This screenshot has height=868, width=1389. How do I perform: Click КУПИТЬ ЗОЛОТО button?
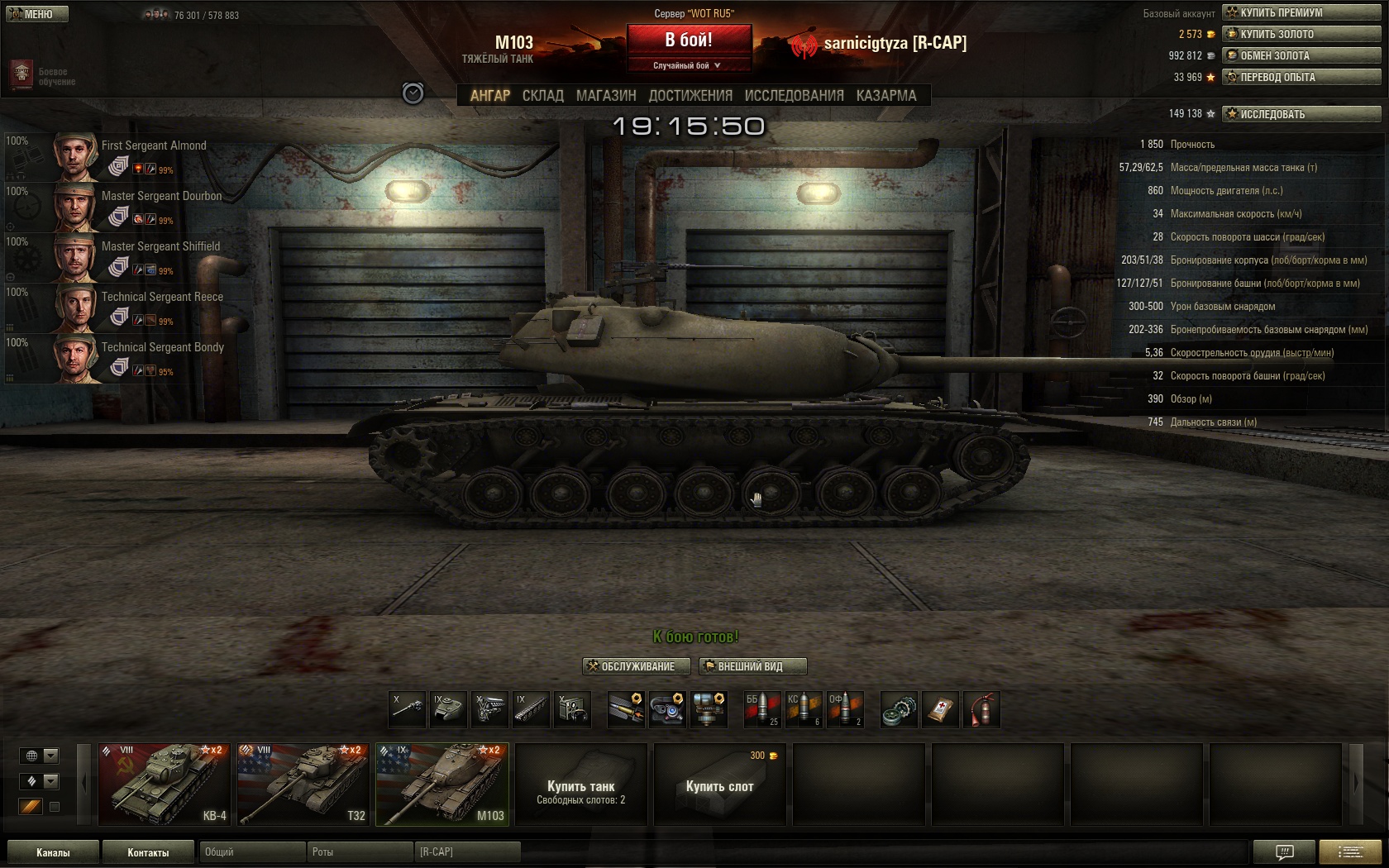coord(1301,34)
